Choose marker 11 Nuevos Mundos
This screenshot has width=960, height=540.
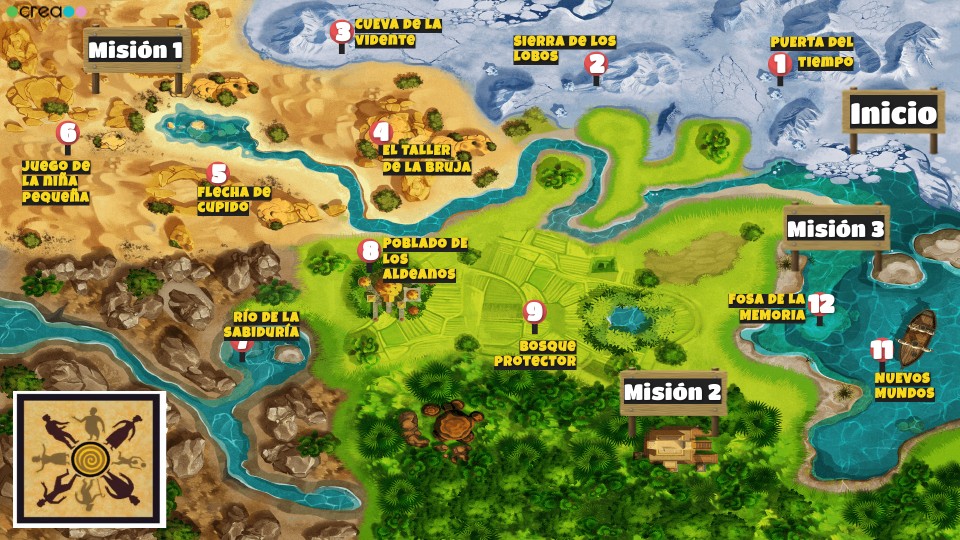click(881, 350)
